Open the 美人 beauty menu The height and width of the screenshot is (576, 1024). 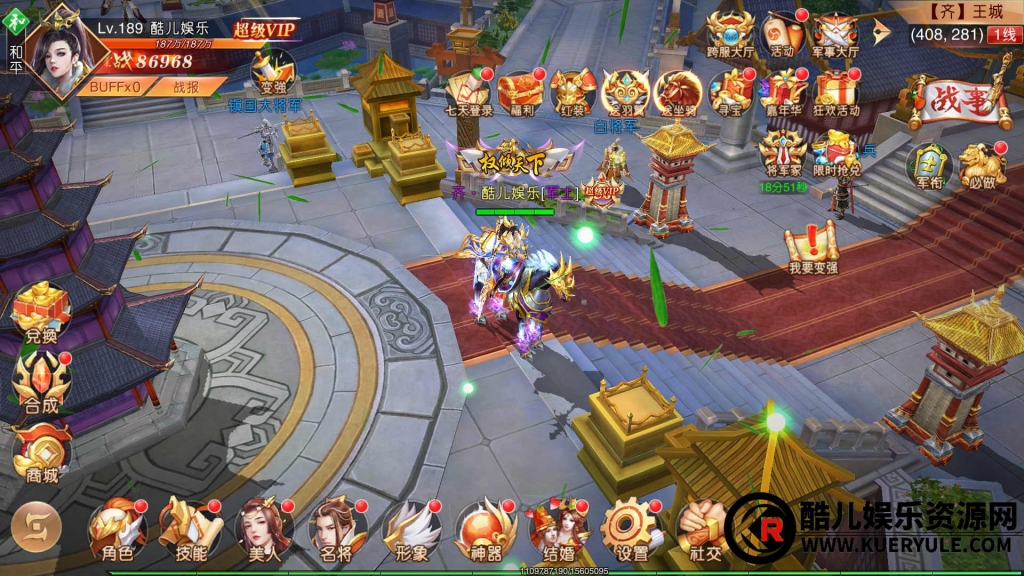point(263,530)
